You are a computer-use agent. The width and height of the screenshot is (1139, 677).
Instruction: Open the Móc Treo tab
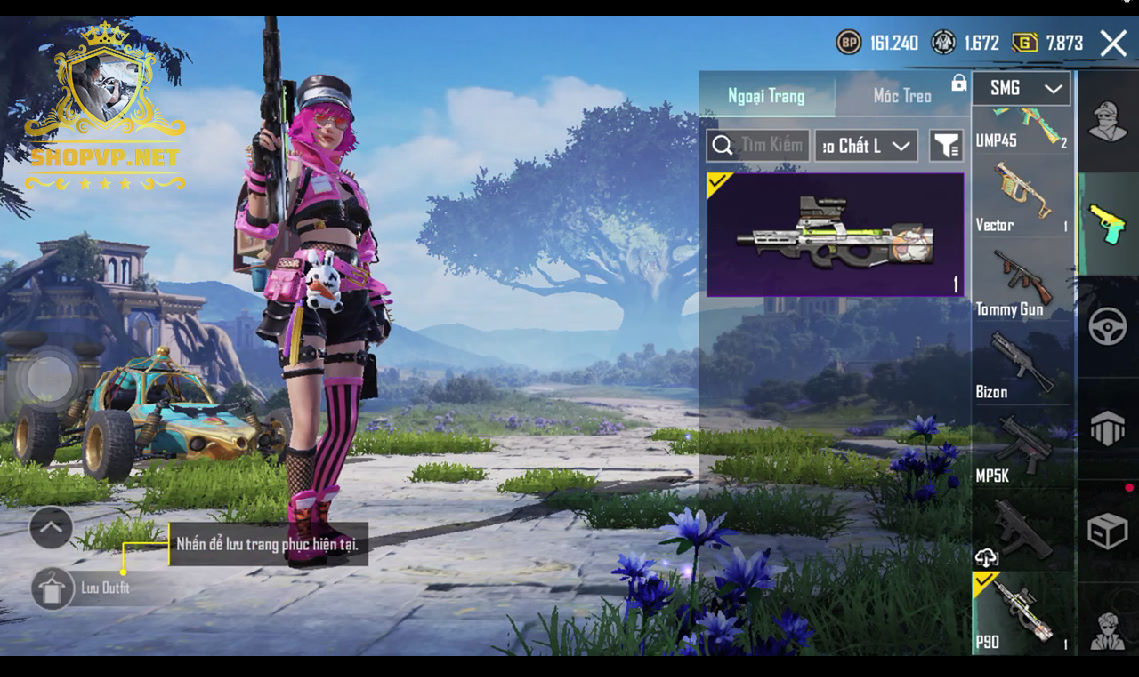coord(902,96)
